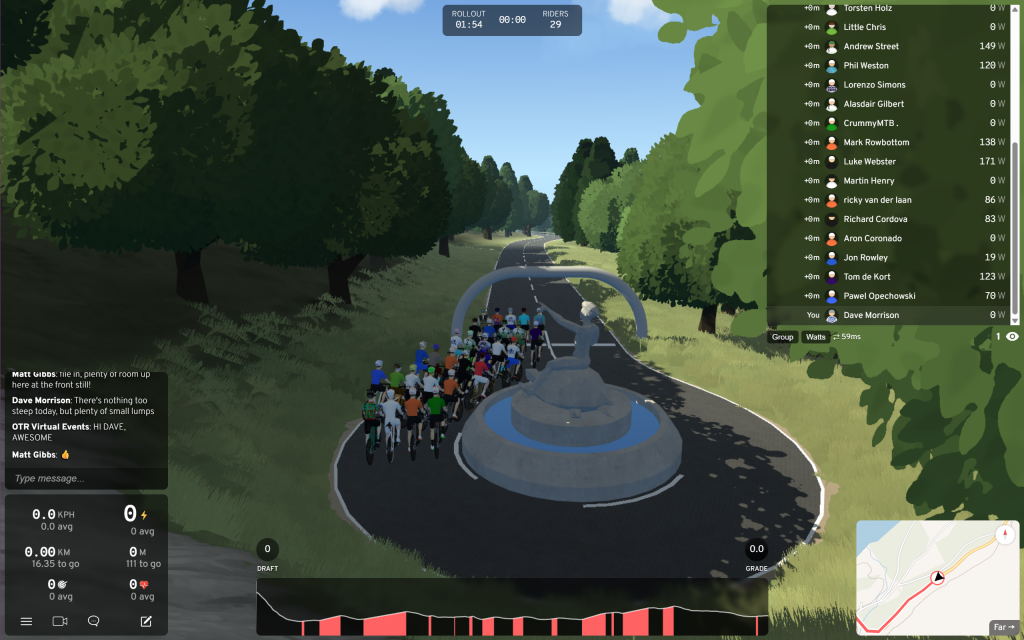Toggle the spectator eye icon
Viewport: 1024px width, 640px height.
(x=1012, y=337)
